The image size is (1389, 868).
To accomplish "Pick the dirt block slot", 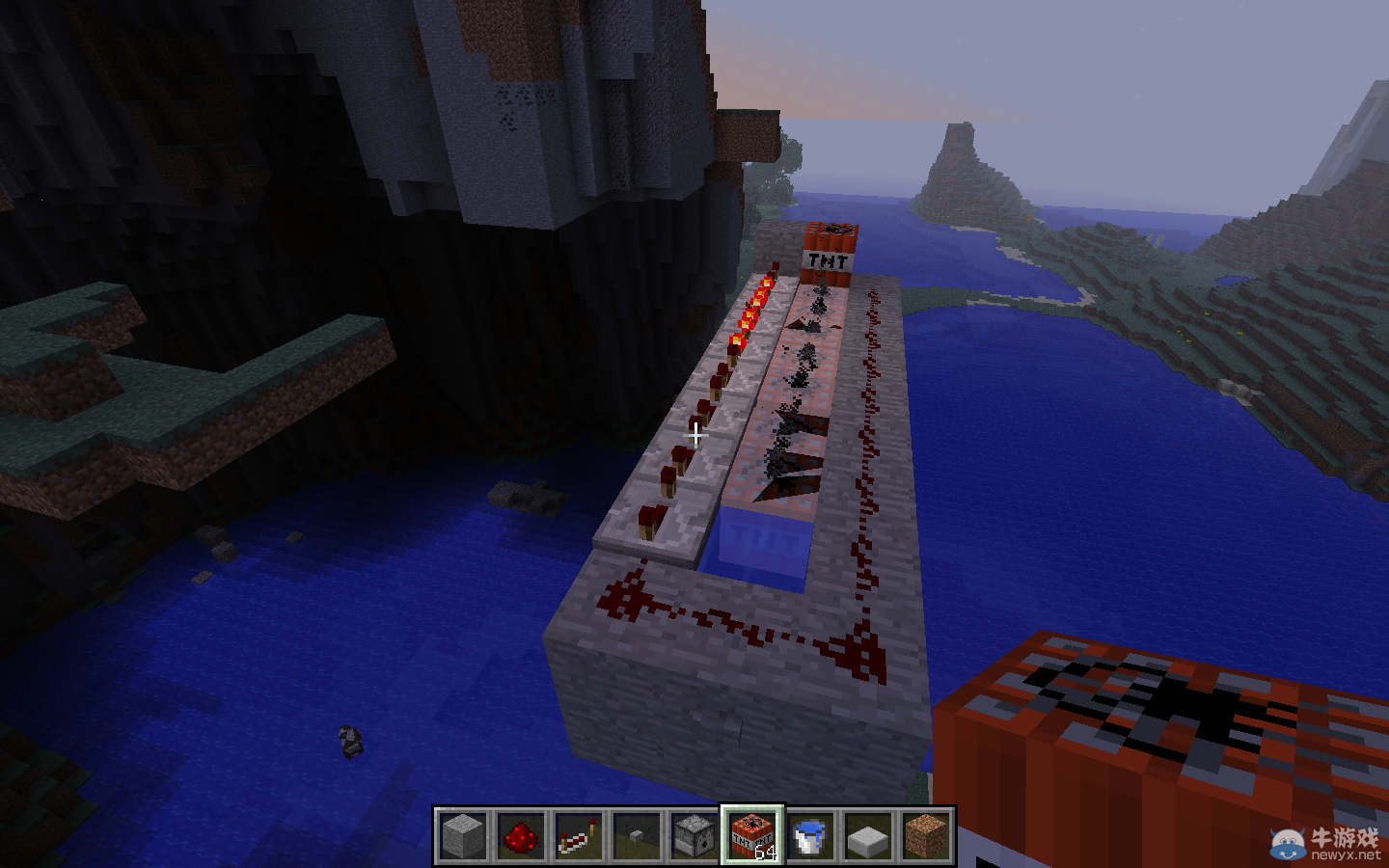I will click(926, 835).
